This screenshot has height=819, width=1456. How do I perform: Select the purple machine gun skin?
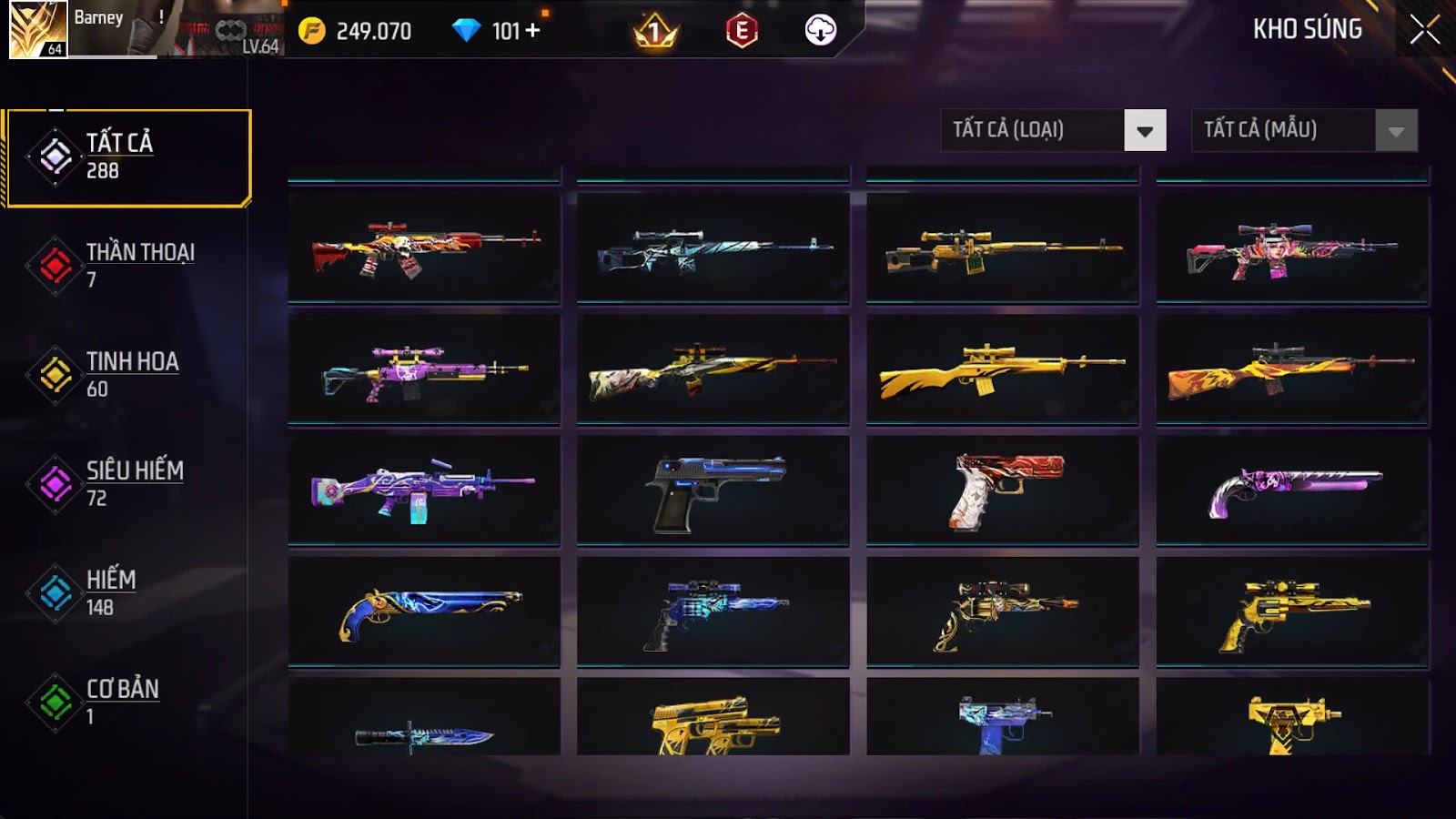point(424,491)
